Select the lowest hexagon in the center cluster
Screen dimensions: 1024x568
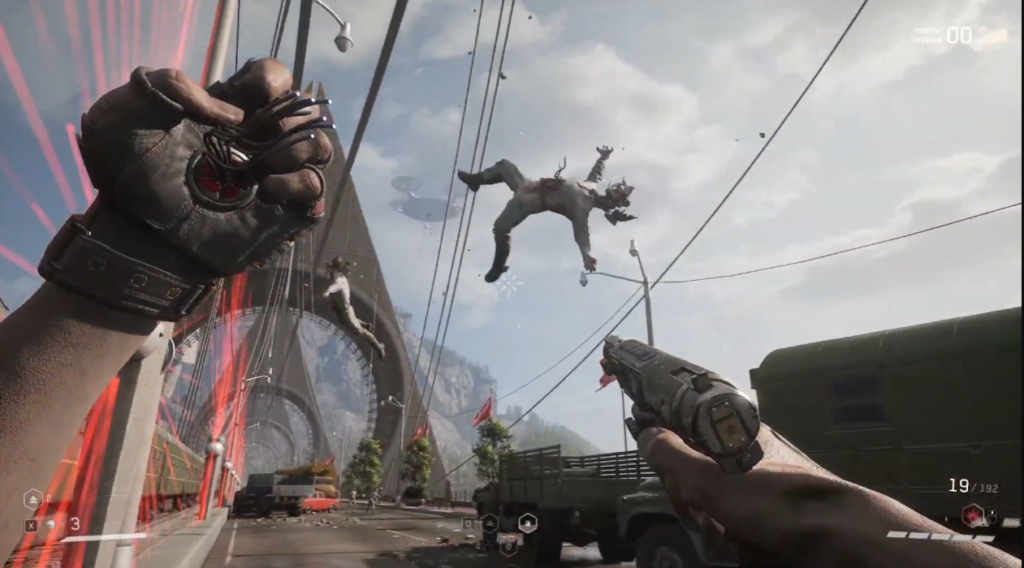[508, 545]
